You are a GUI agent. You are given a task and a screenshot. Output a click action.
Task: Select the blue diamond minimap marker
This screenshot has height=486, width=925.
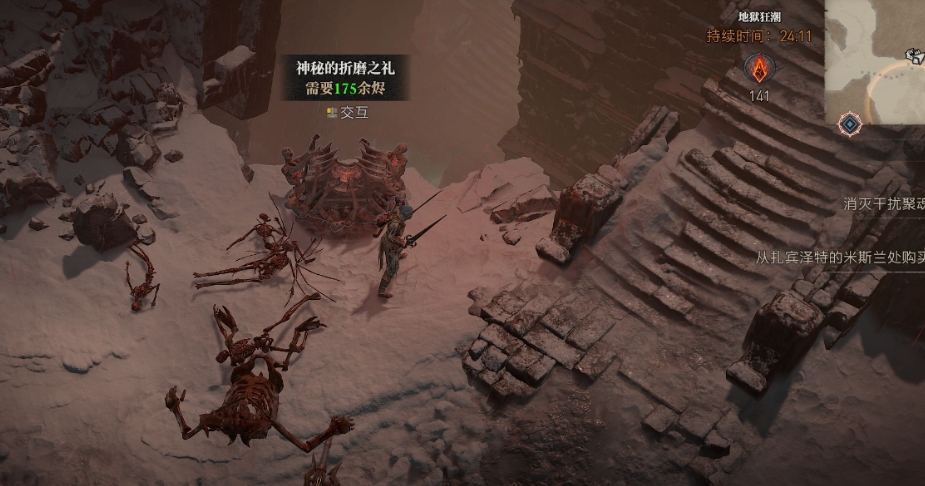point(849,124)
